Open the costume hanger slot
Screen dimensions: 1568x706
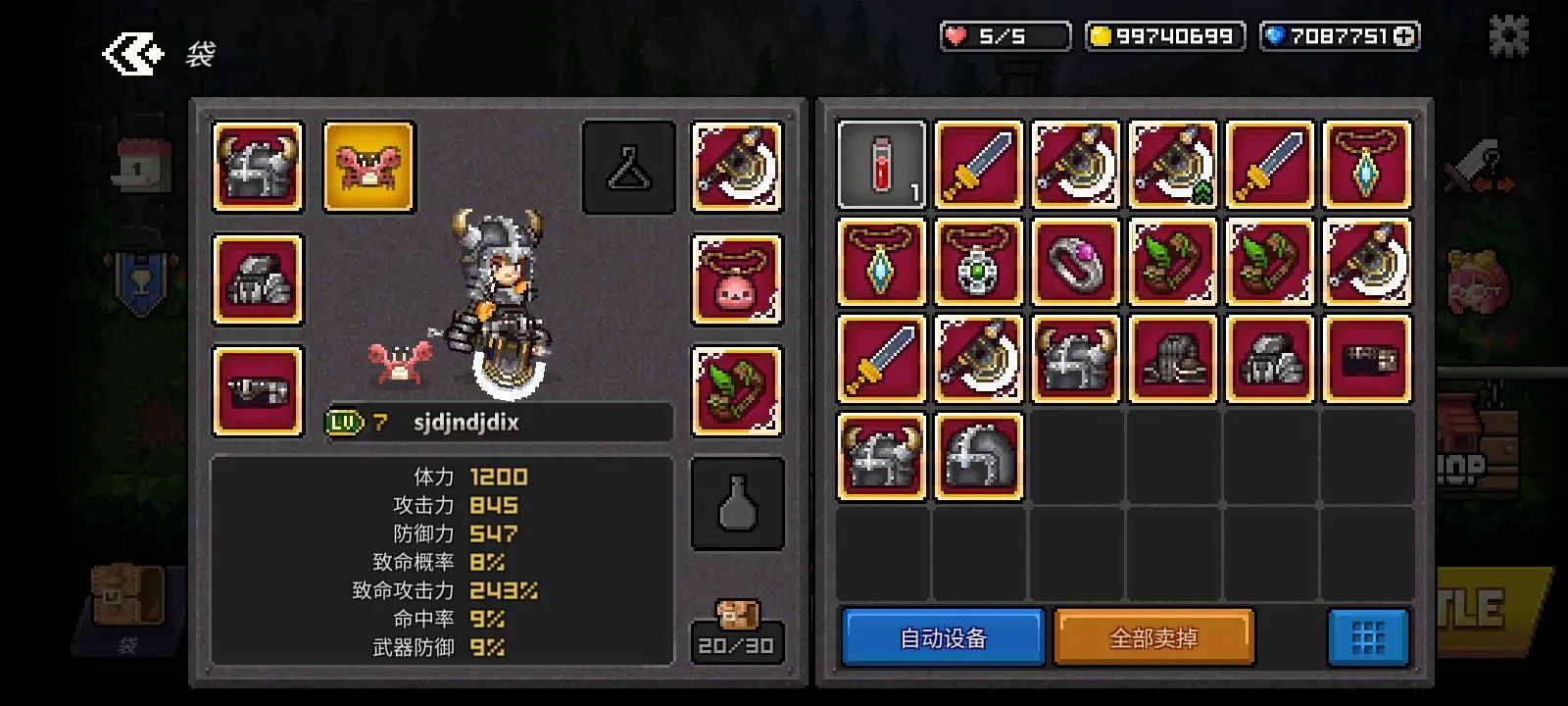629,167
